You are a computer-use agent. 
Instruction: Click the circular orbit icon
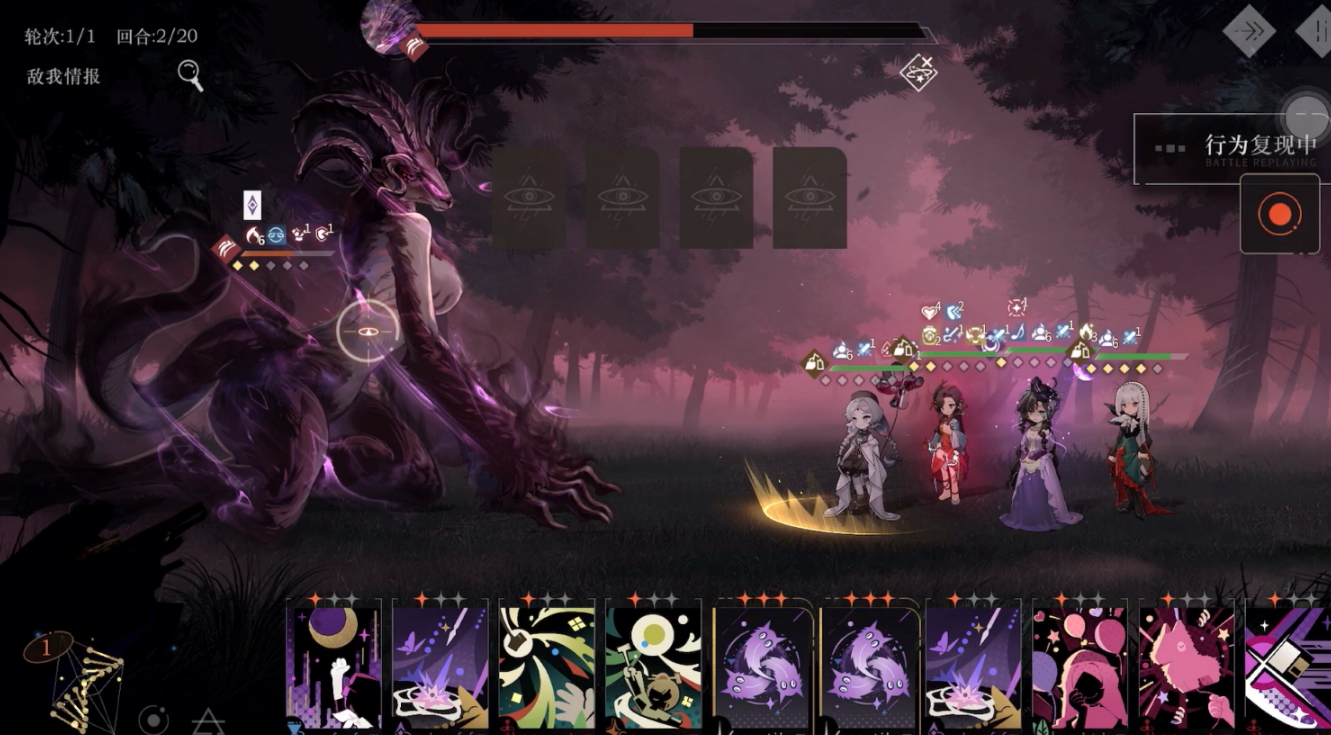pyautogui.click(x=153, y=720)
